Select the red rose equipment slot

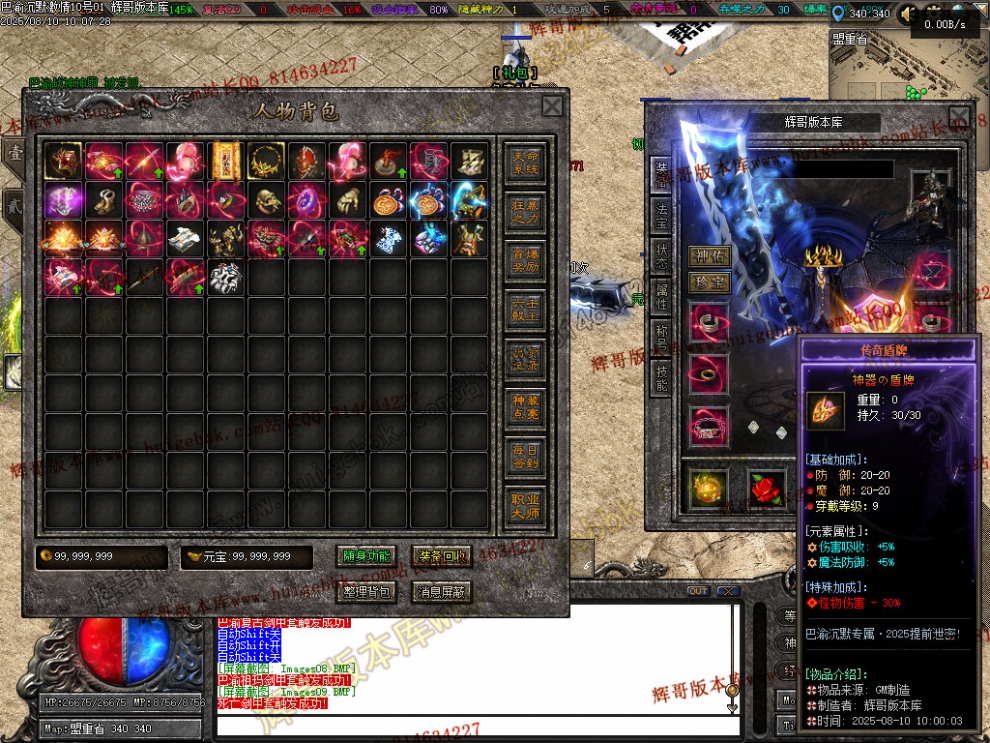coord(768,487)
